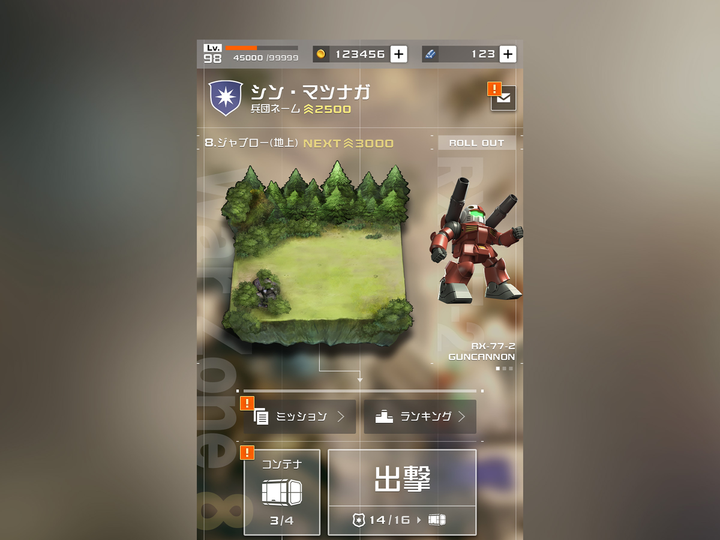Add more gold coins with plus button
Viewport: 720px width, 540px height.
click(x=399, y=54)
